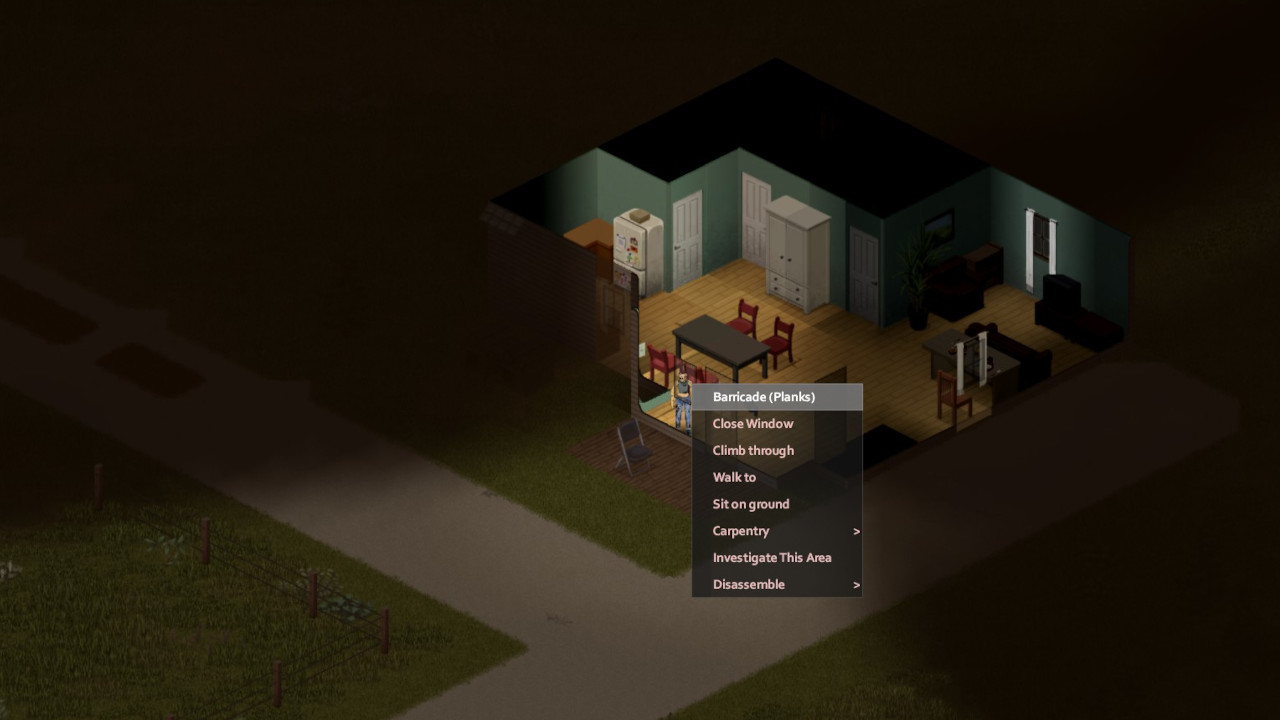
Task: Choose Close Window in the context menu
Action: tap(753, 423)
